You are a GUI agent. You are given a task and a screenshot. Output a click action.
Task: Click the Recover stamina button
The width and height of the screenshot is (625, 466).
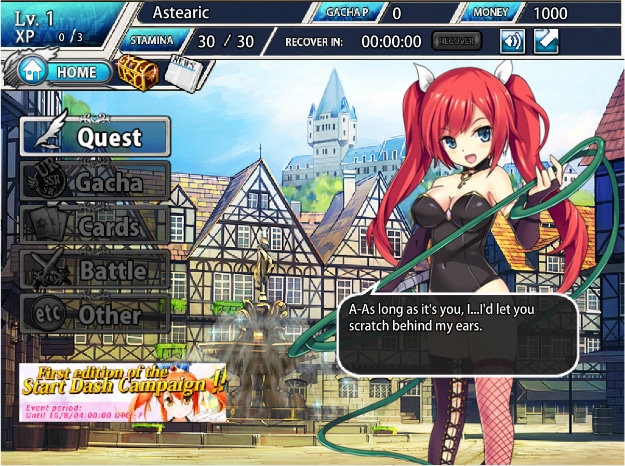[456, 42]
